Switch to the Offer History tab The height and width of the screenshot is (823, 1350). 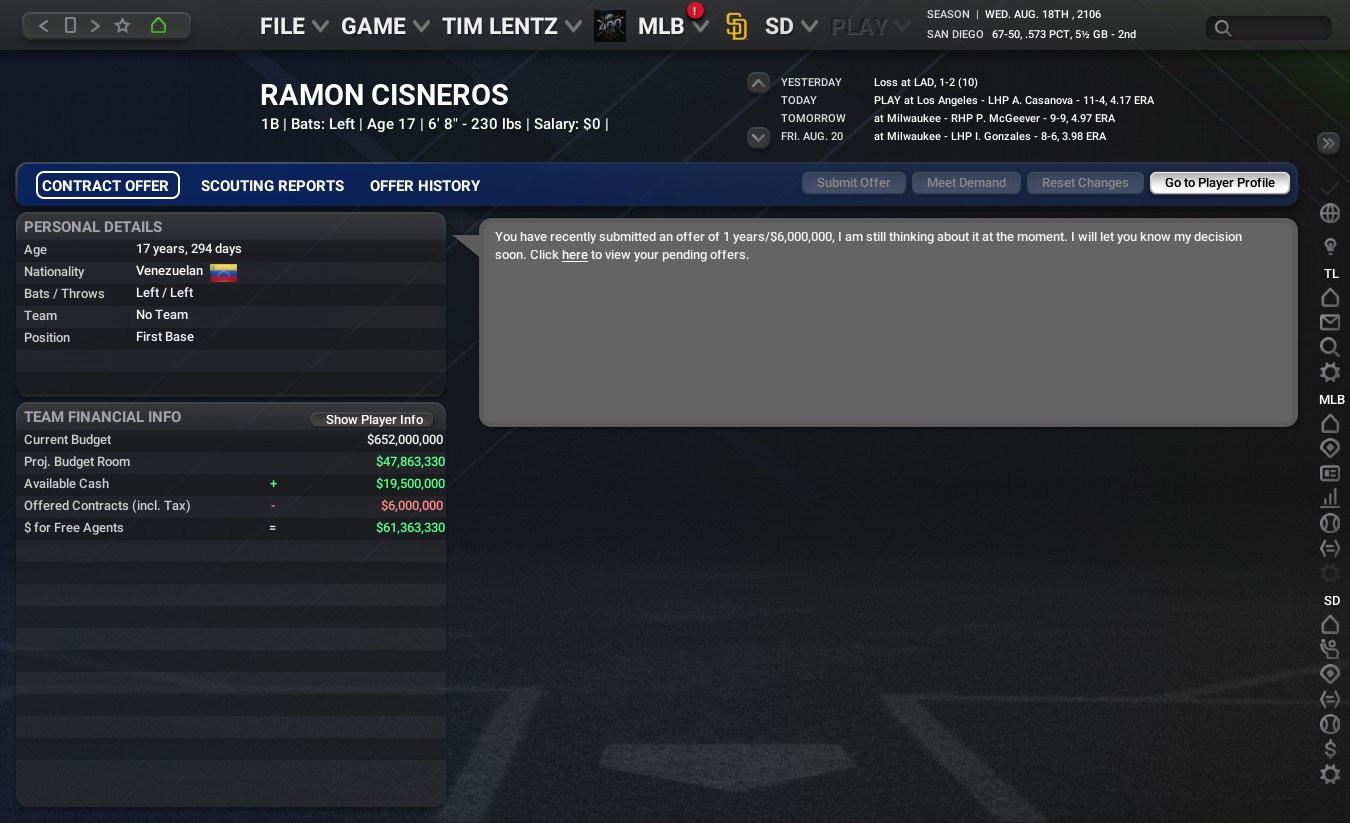425,186
